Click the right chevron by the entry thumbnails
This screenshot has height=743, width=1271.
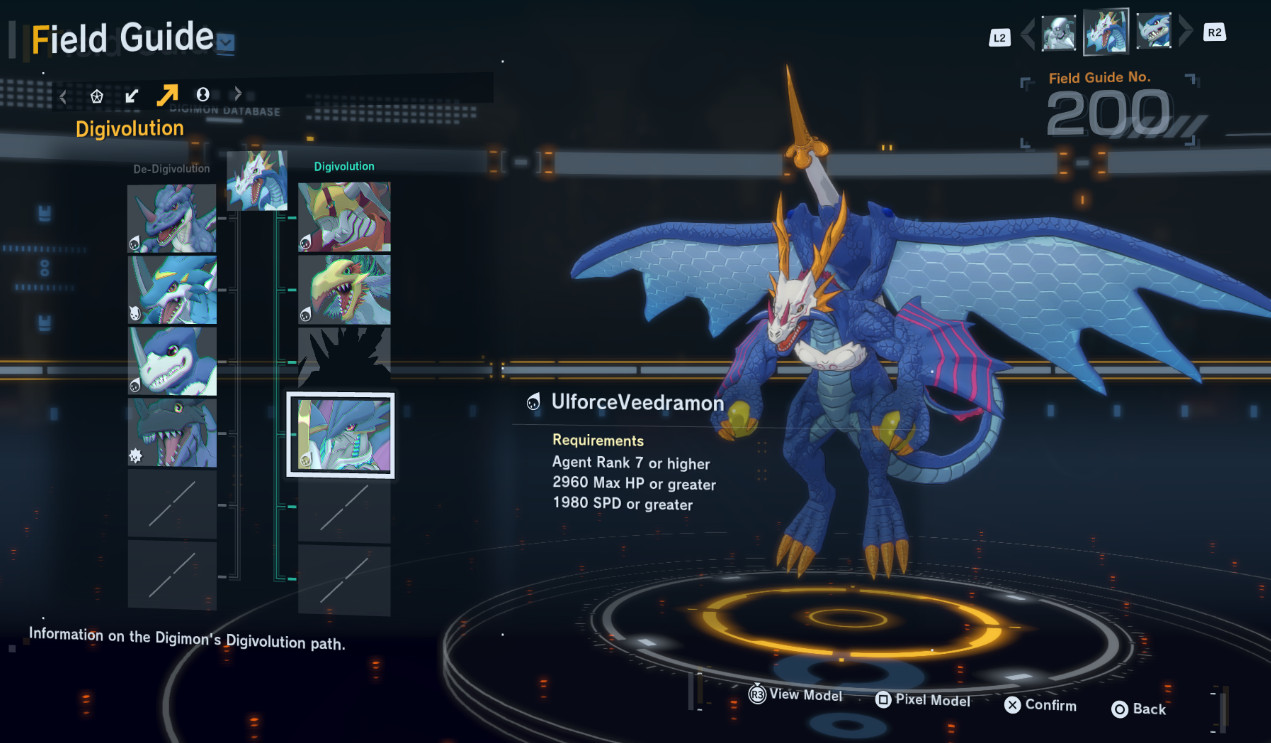pyautogui.click(x=1186, y=32)
